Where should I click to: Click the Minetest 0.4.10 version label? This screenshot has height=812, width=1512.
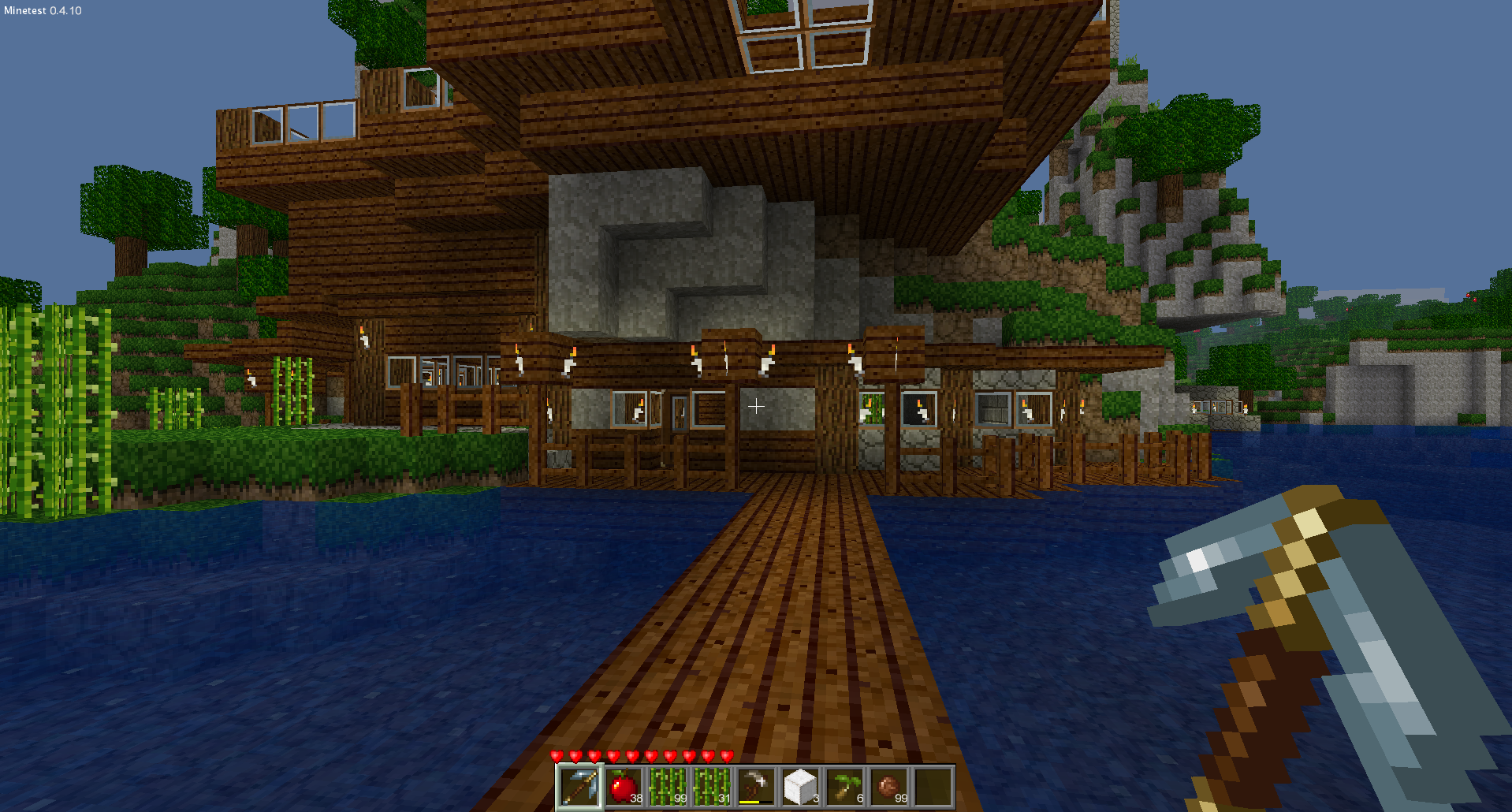(x=41, y=11)
